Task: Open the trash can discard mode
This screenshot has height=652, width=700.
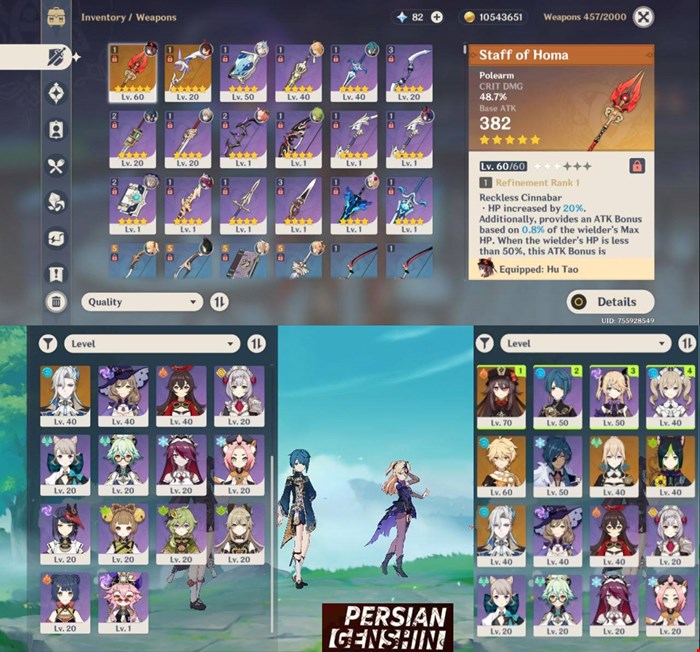Action: [x=56, y=301]
